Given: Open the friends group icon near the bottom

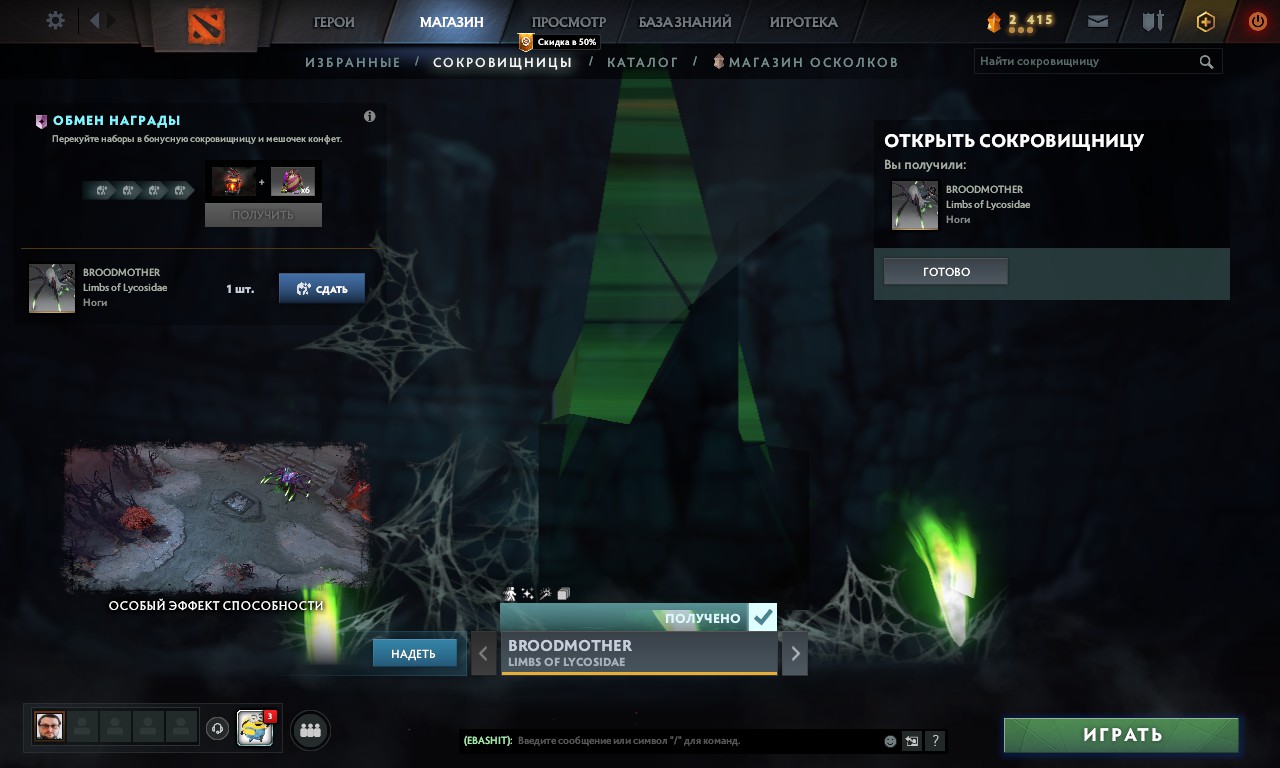Looking at the screenshot, I should pos(309,730).
